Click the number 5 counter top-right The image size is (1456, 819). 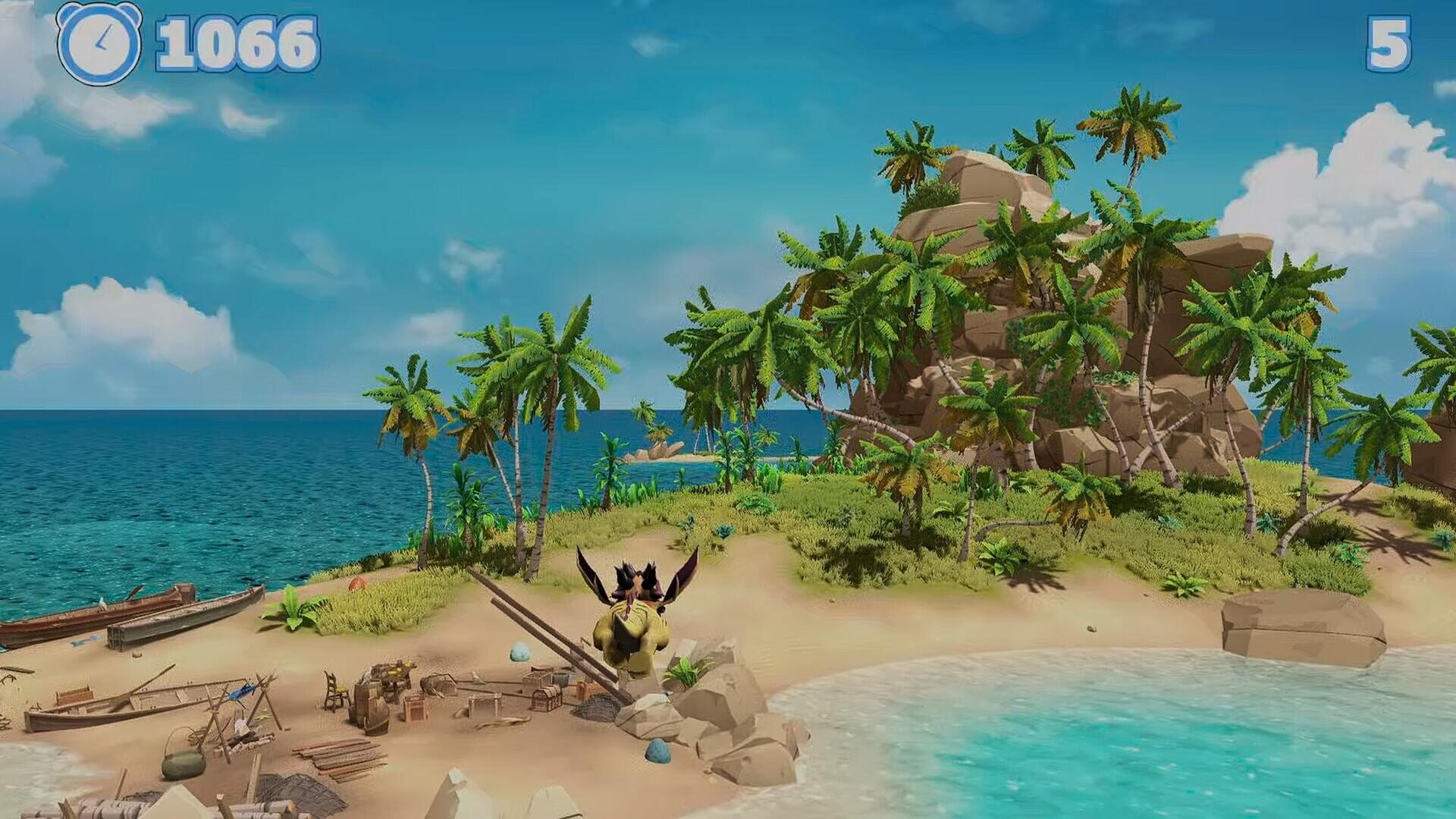tap(1390, 44)
